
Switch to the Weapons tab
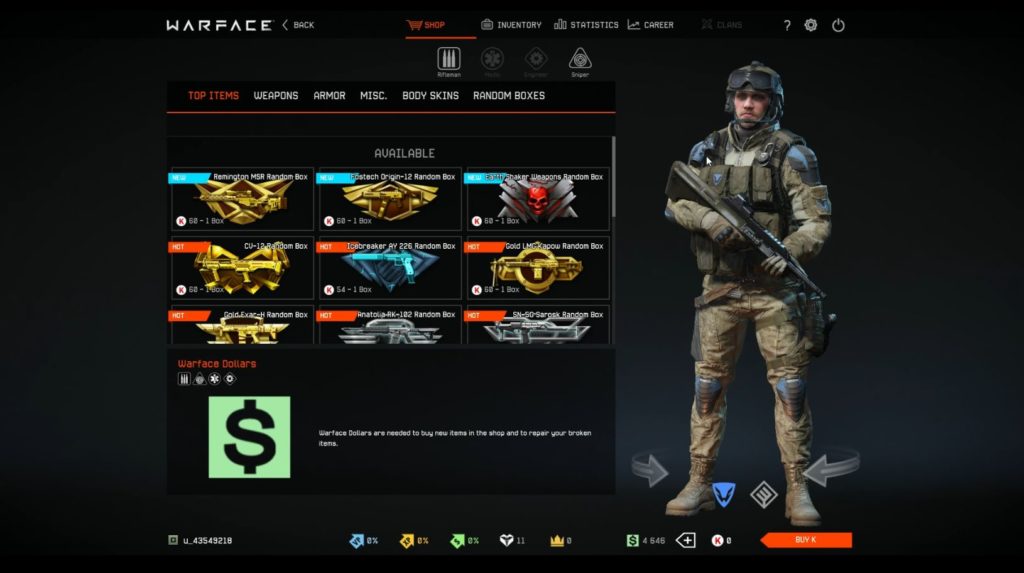point(276,96)
